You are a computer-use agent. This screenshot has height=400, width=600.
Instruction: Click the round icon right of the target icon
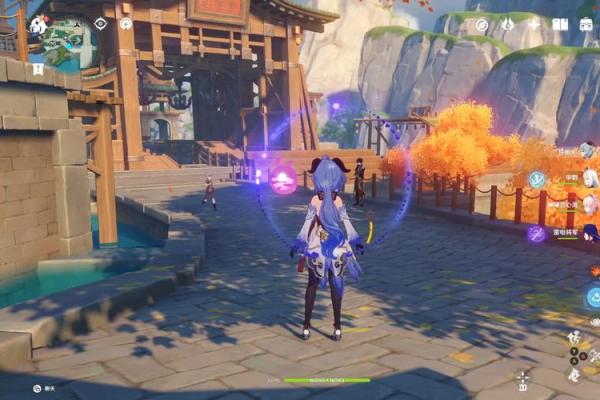(x=125, y=23)
